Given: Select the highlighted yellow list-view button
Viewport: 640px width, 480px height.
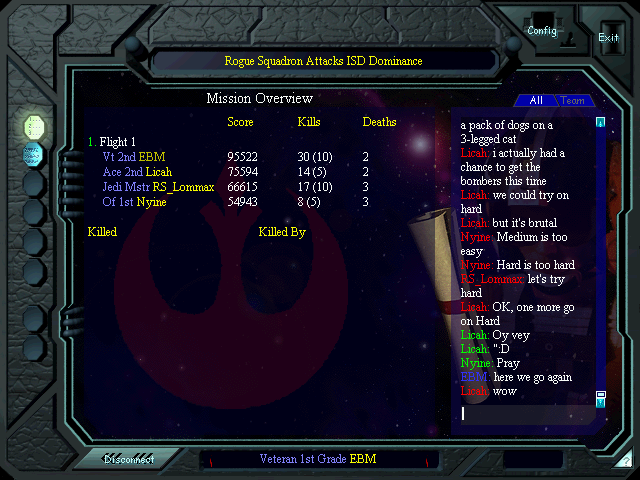Looking at the screenshot, I should (x=33, y=125).
